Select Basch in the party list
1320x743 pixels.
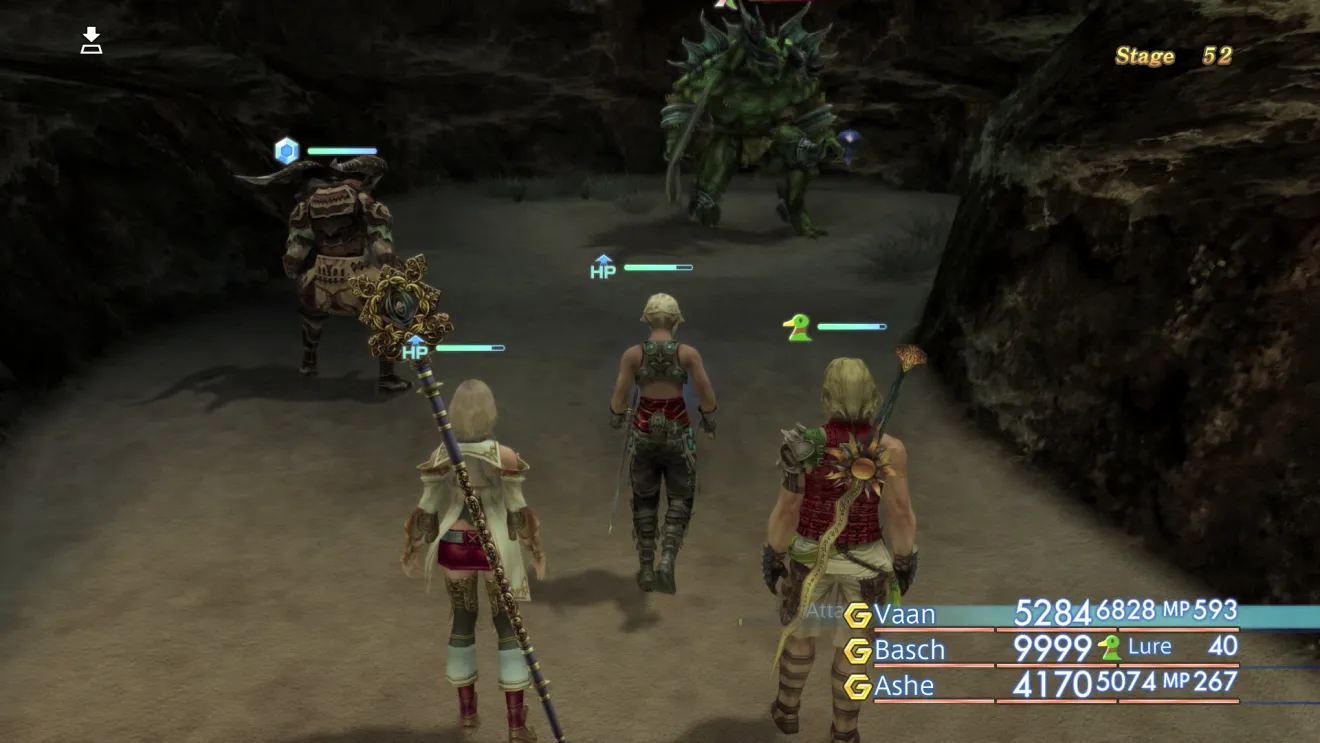click(x=909, y=650)
